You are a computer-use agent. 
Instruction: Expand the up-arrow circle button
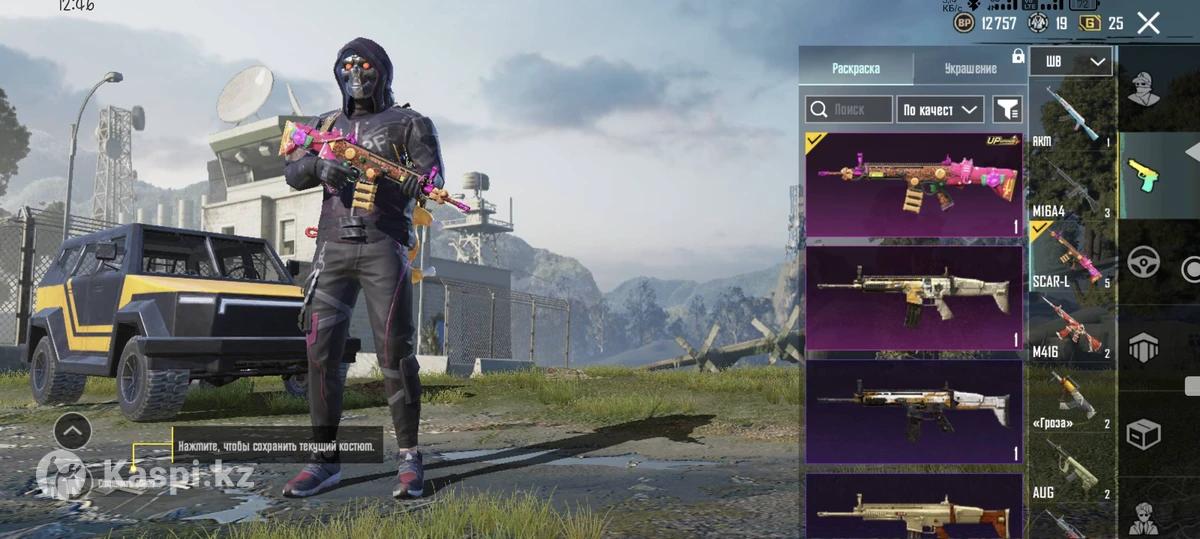72,431
